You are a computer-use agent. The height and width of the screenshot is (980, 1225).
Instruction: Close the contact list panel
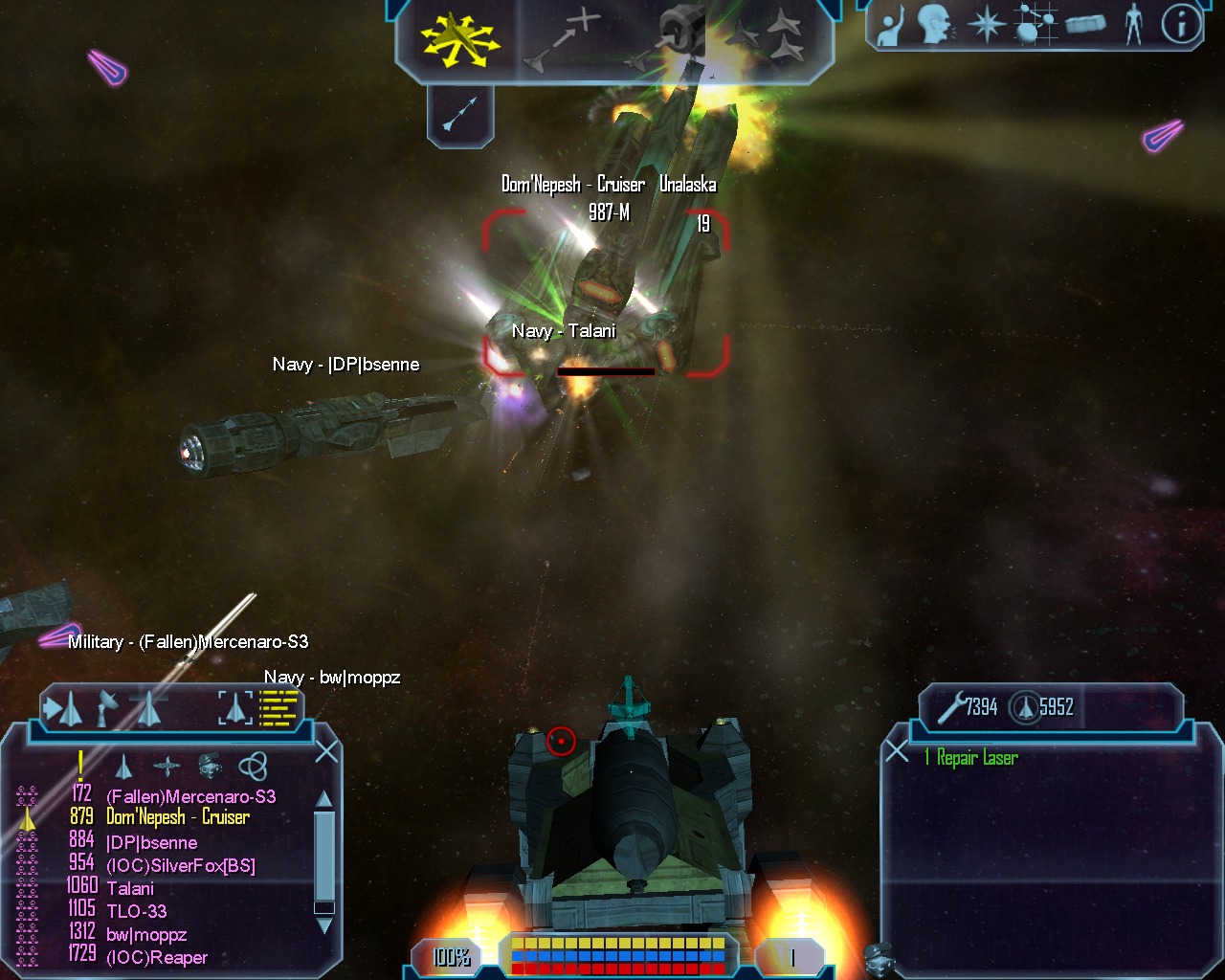[326, 752]
